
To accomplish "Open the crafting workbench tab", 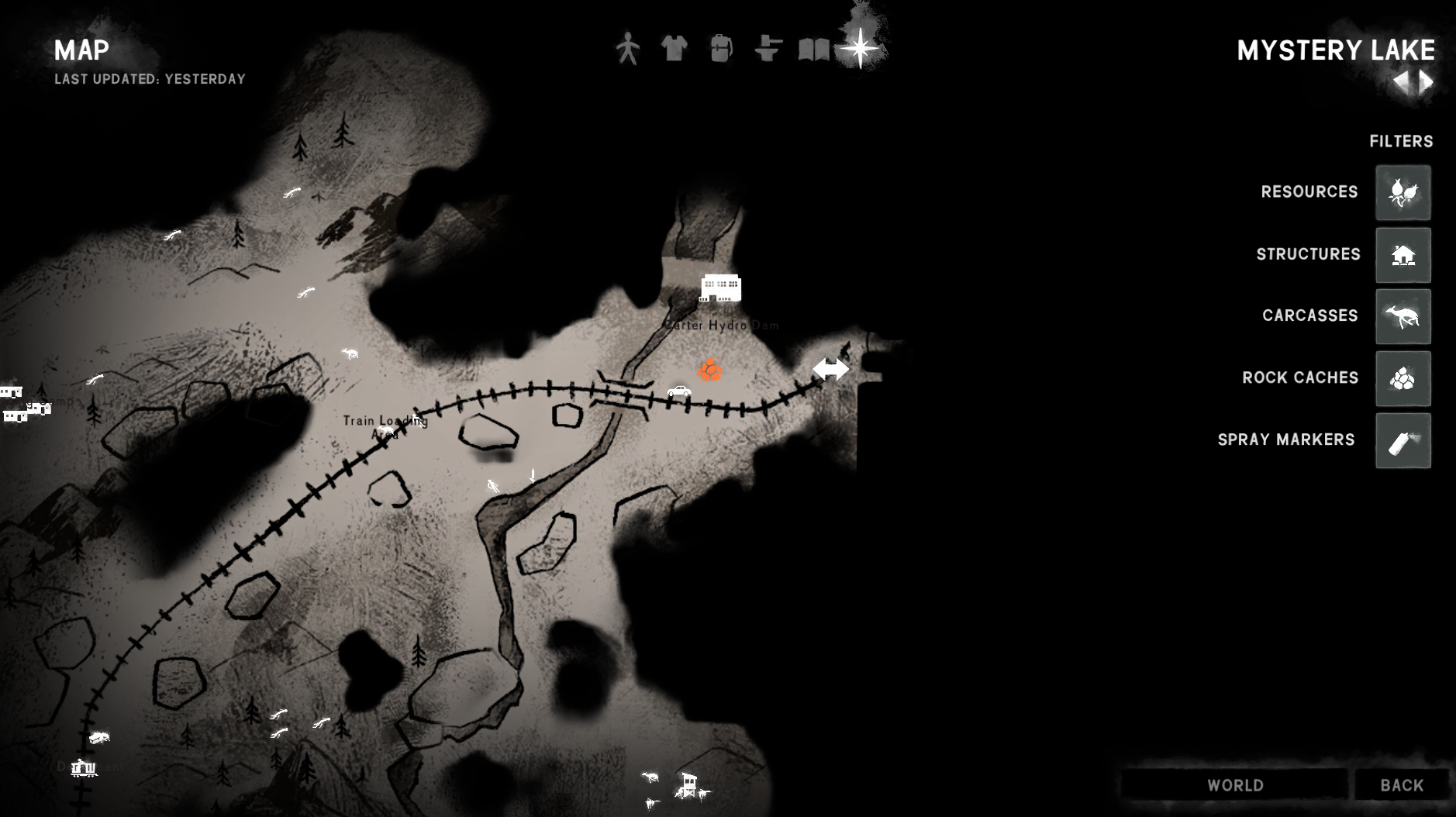I will pos(768,48).
